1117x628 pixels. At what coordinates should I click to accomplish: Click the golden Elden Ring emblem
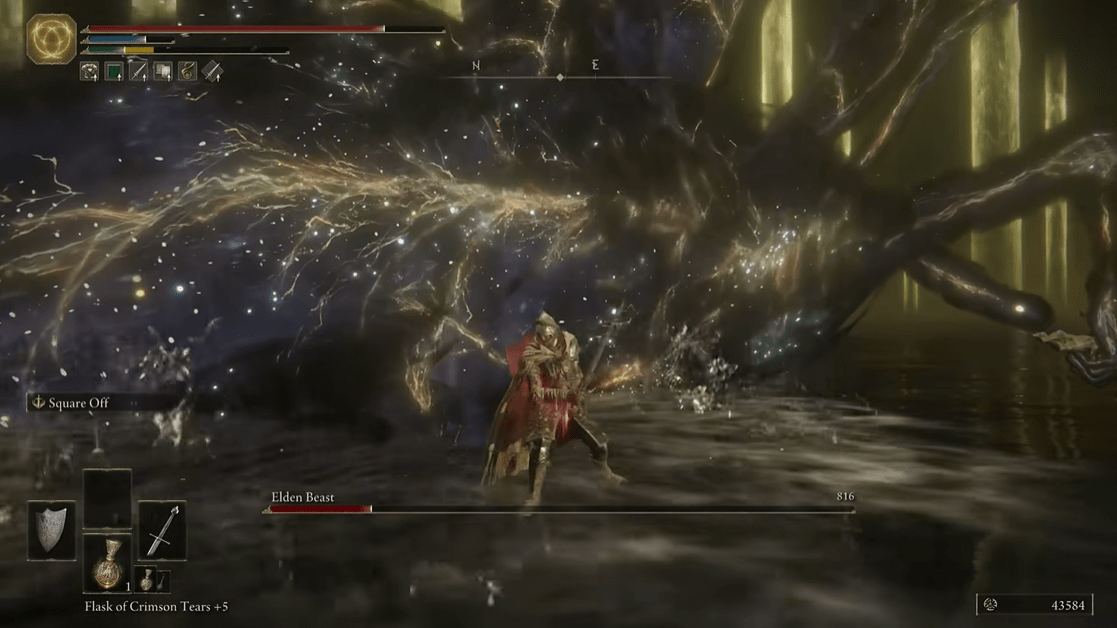[51, 39]
